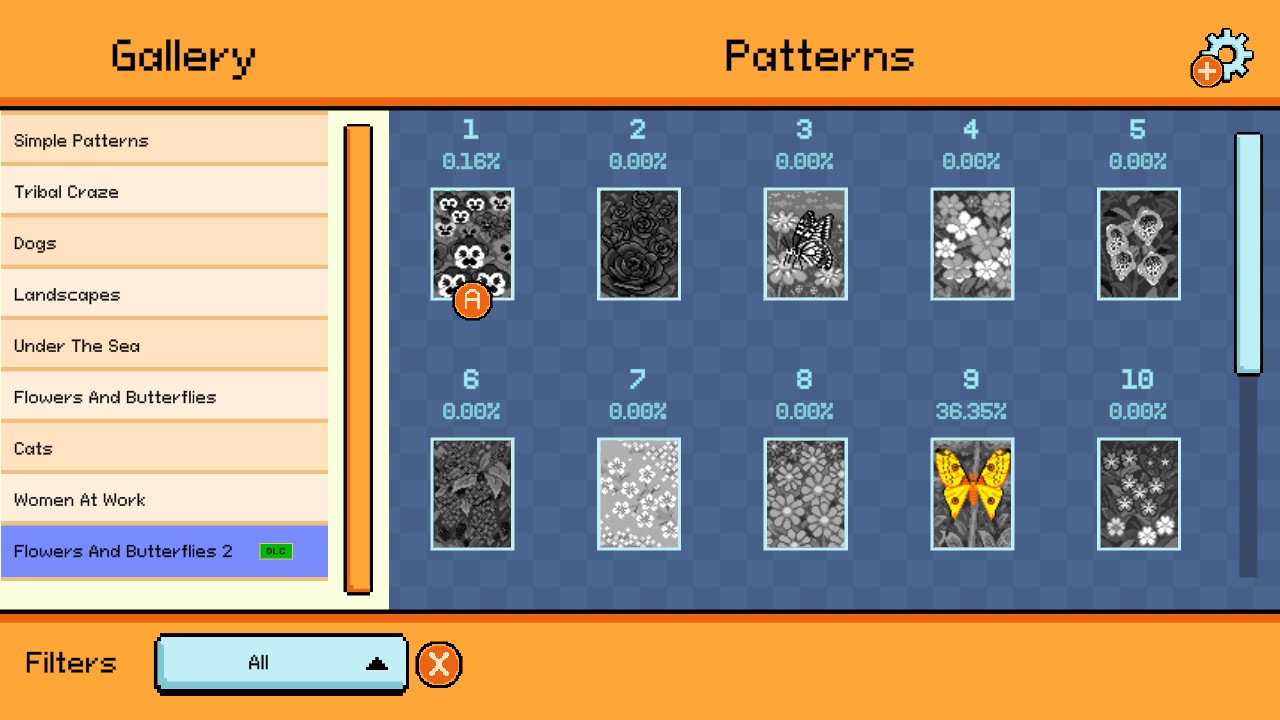Click the 36.35% progress label above pattern 9
1280x720 pixels.
pos(971,410)
